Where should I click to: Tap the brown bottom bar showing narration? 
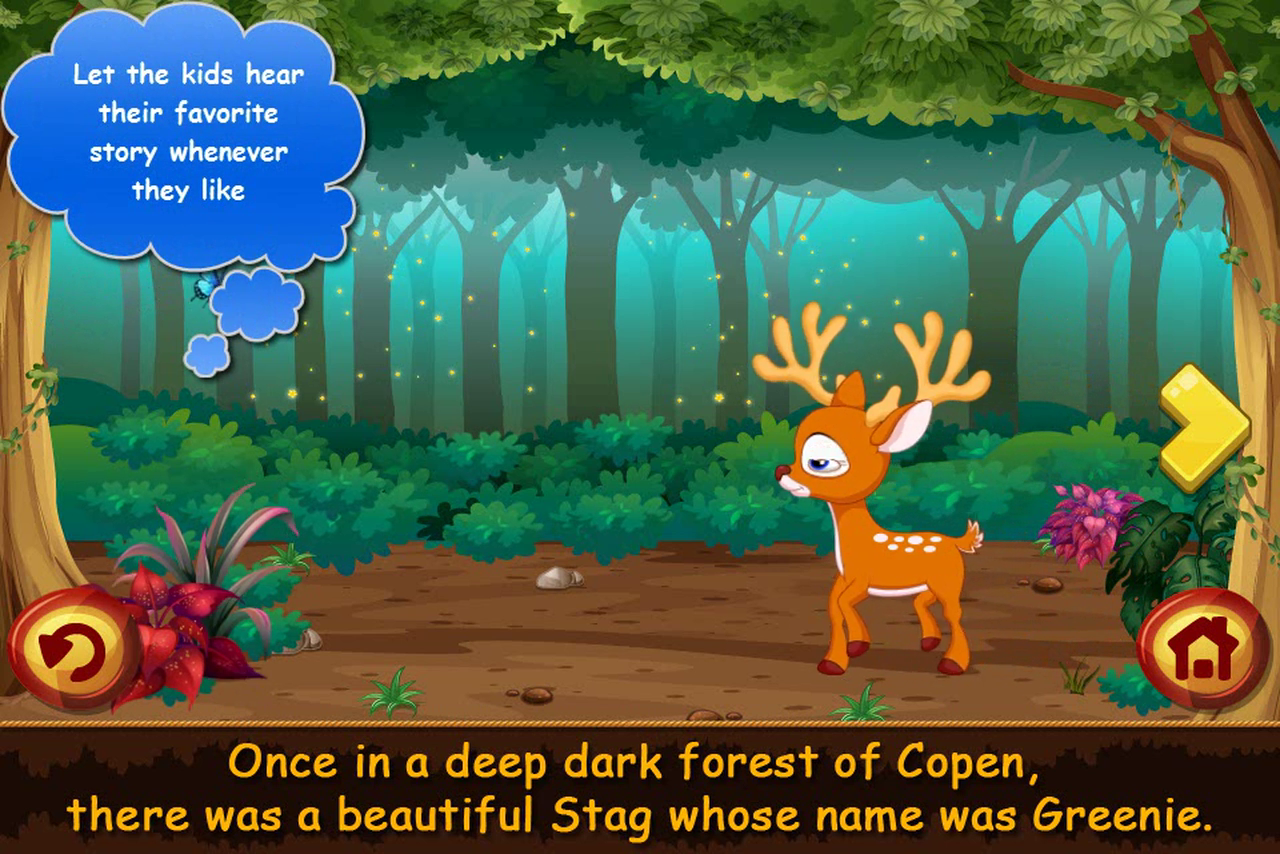click(640, 790)
